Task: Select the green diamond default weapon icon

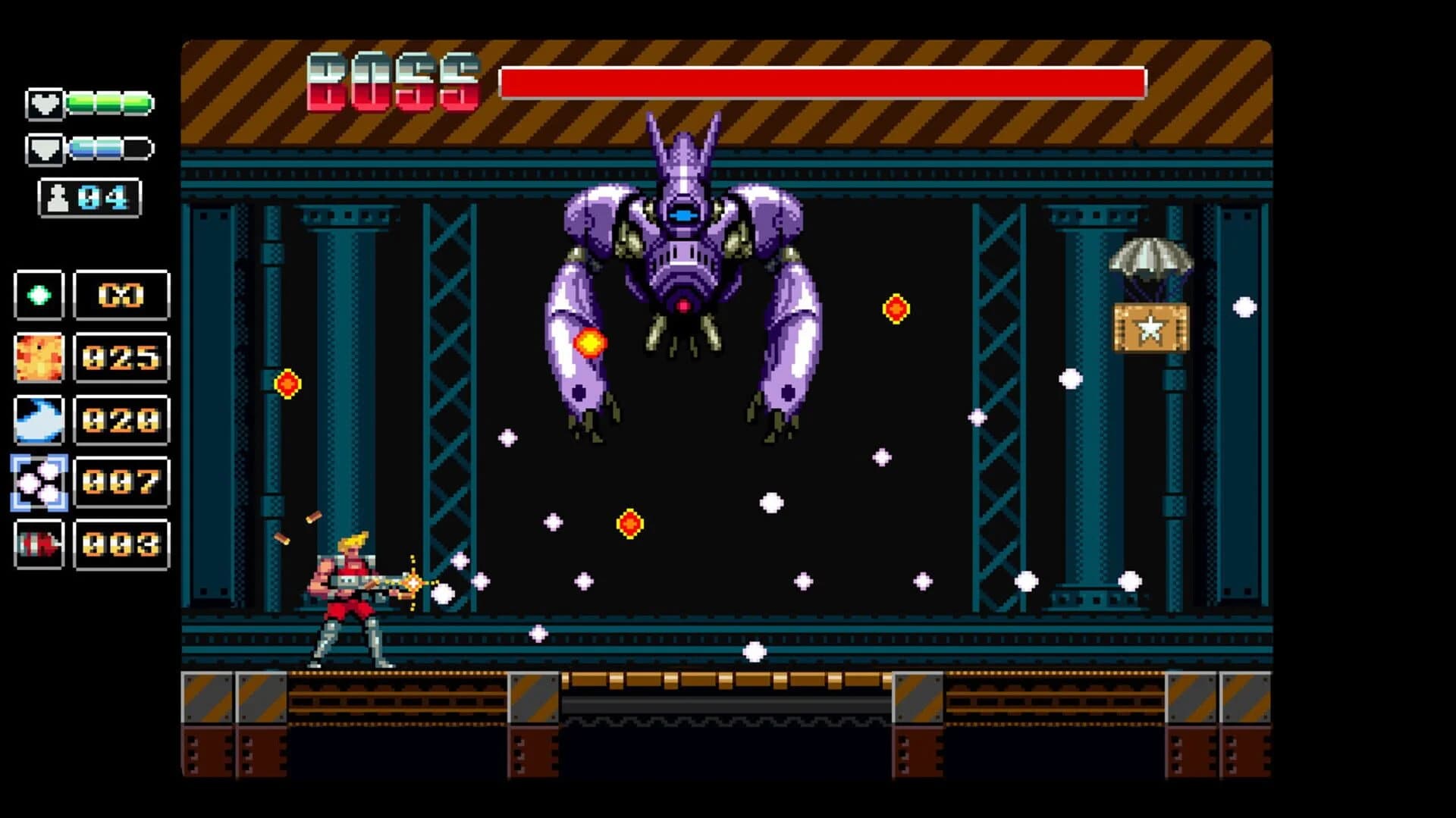Action: 39,296
